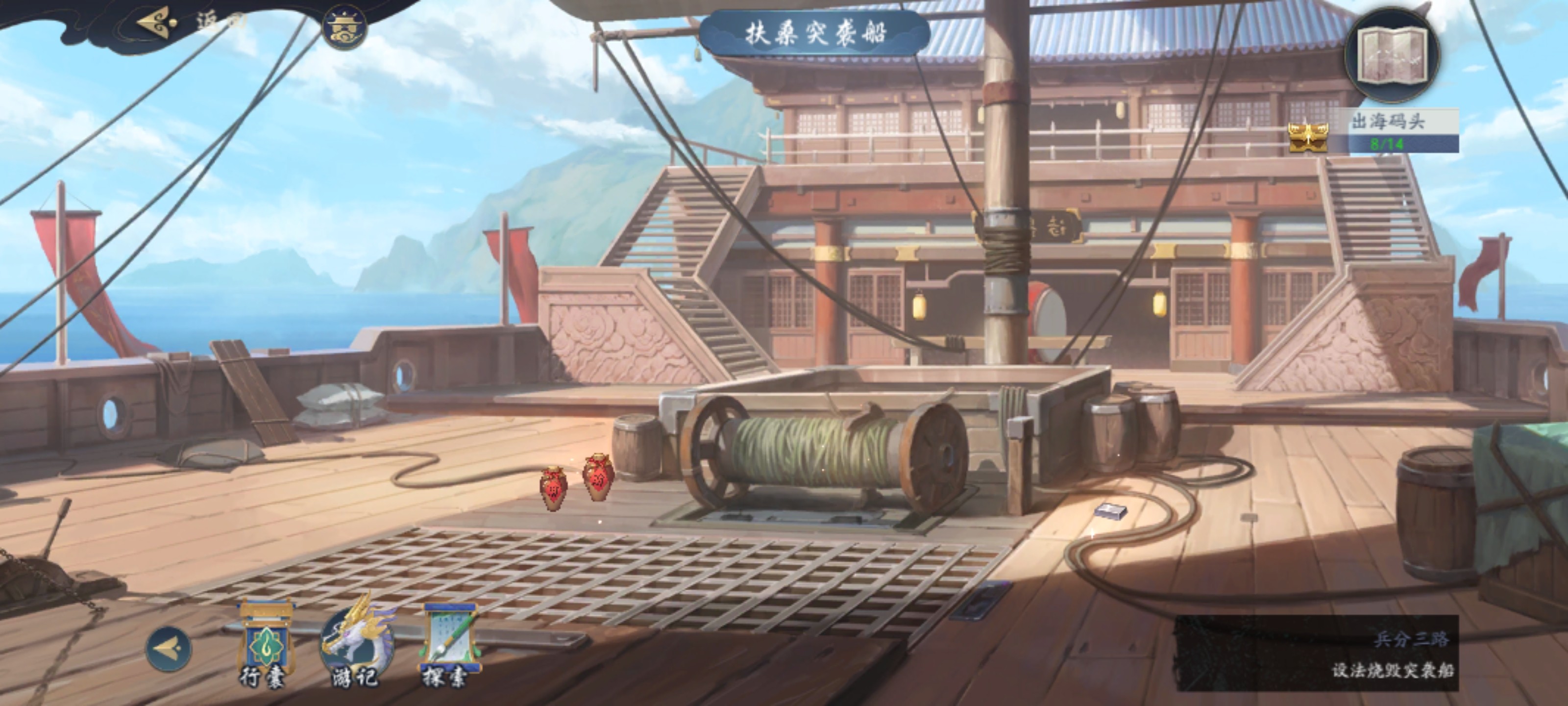The image size is (1568, 706).
Task: Open the 游记 journal dragon icon
Action: point(355,643)
